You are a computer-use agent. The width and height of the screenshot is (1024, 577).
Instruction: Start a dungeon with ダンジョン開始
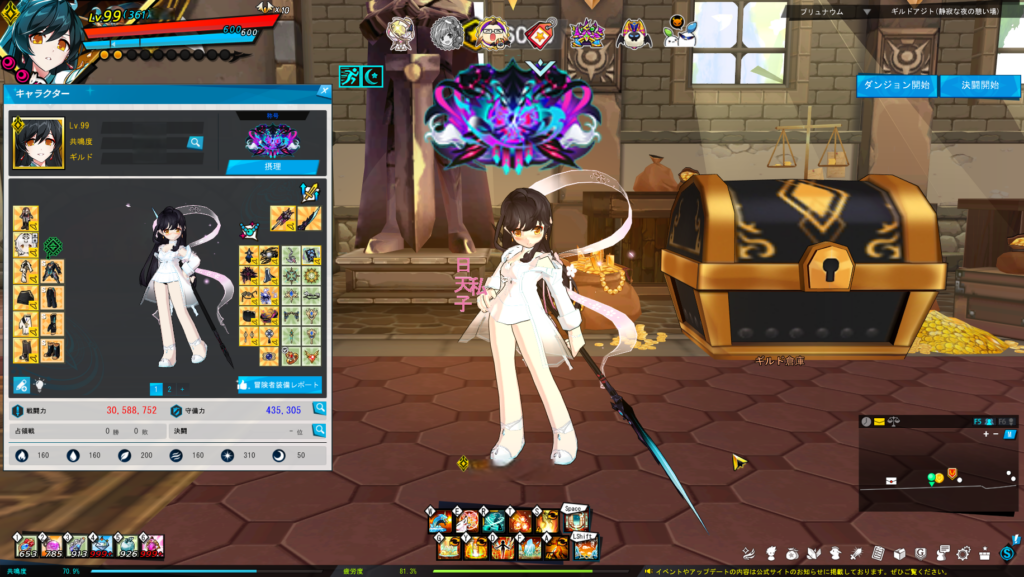tap(896, 85)
